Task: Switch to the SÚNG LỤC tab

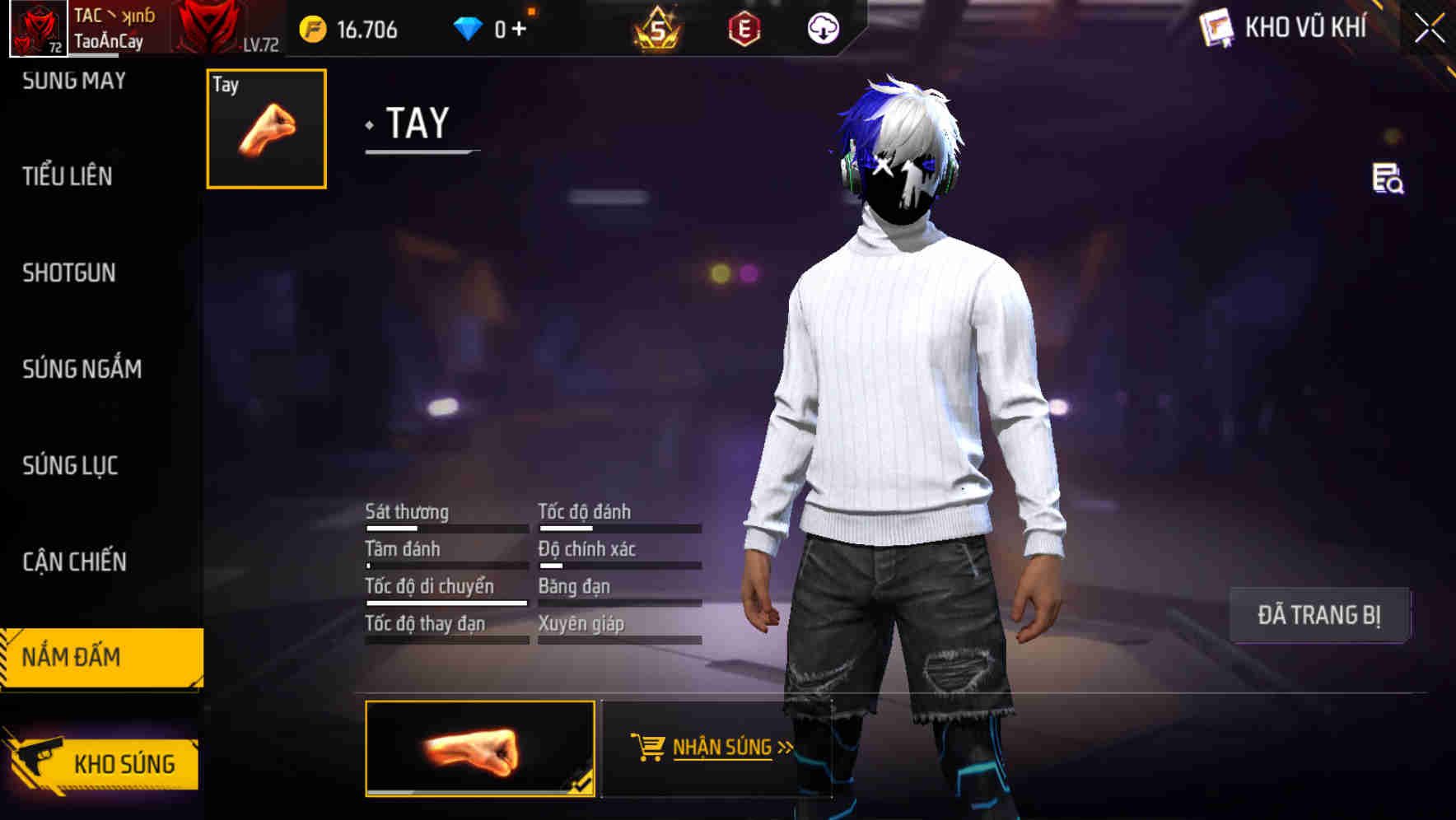Action: tap(70, 465)
